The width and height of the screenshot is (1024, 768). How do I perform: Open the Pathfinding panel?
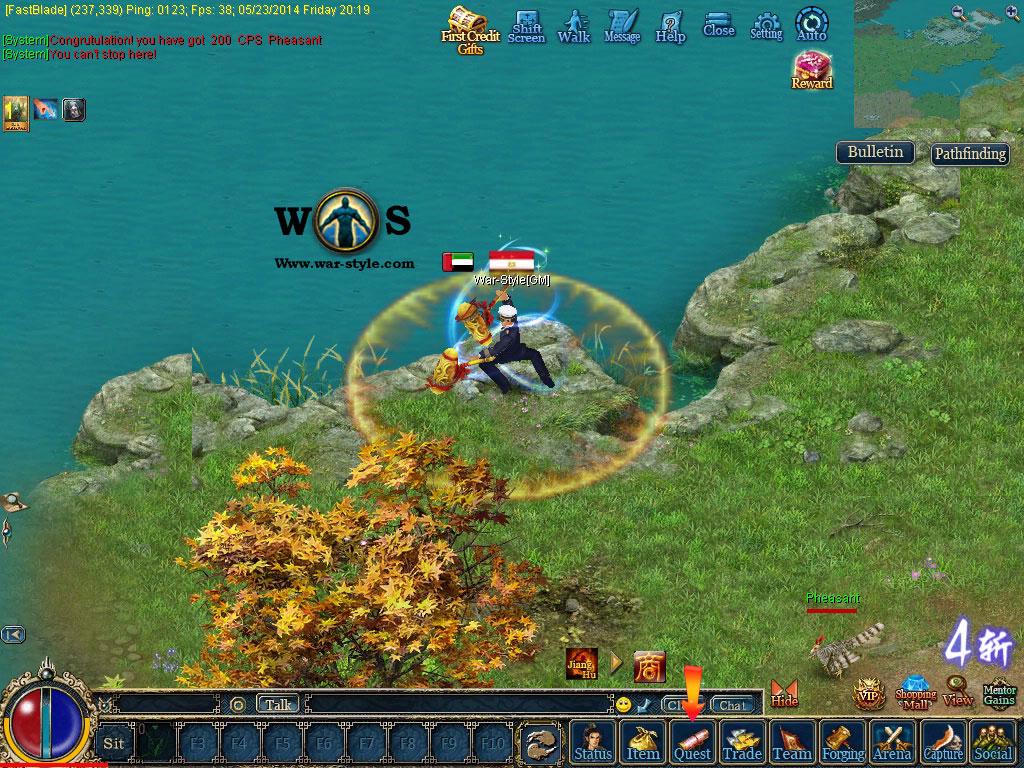969,154
